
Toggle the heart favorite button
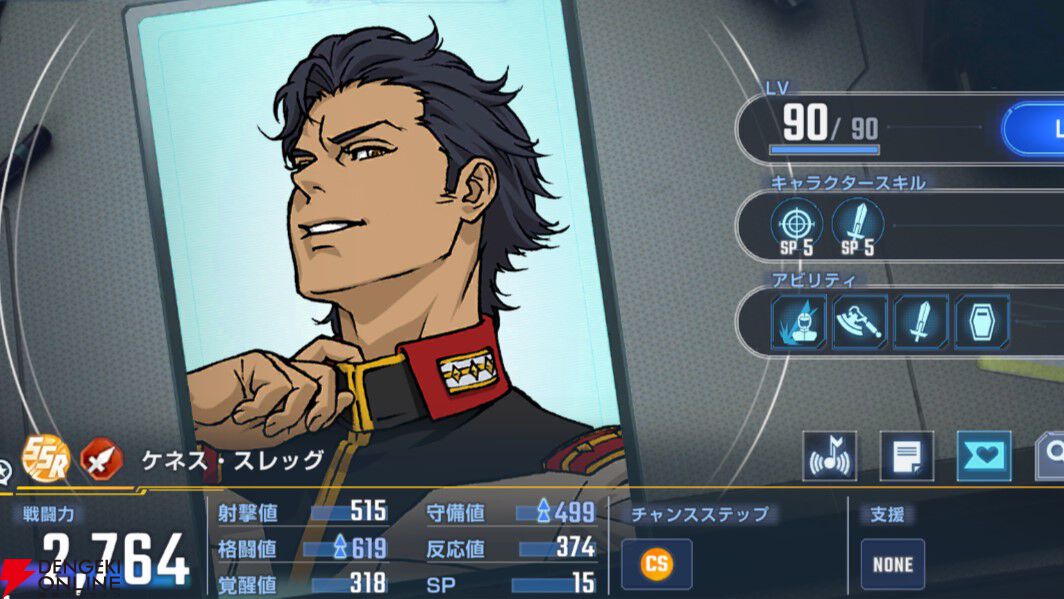tap(984, 456)
